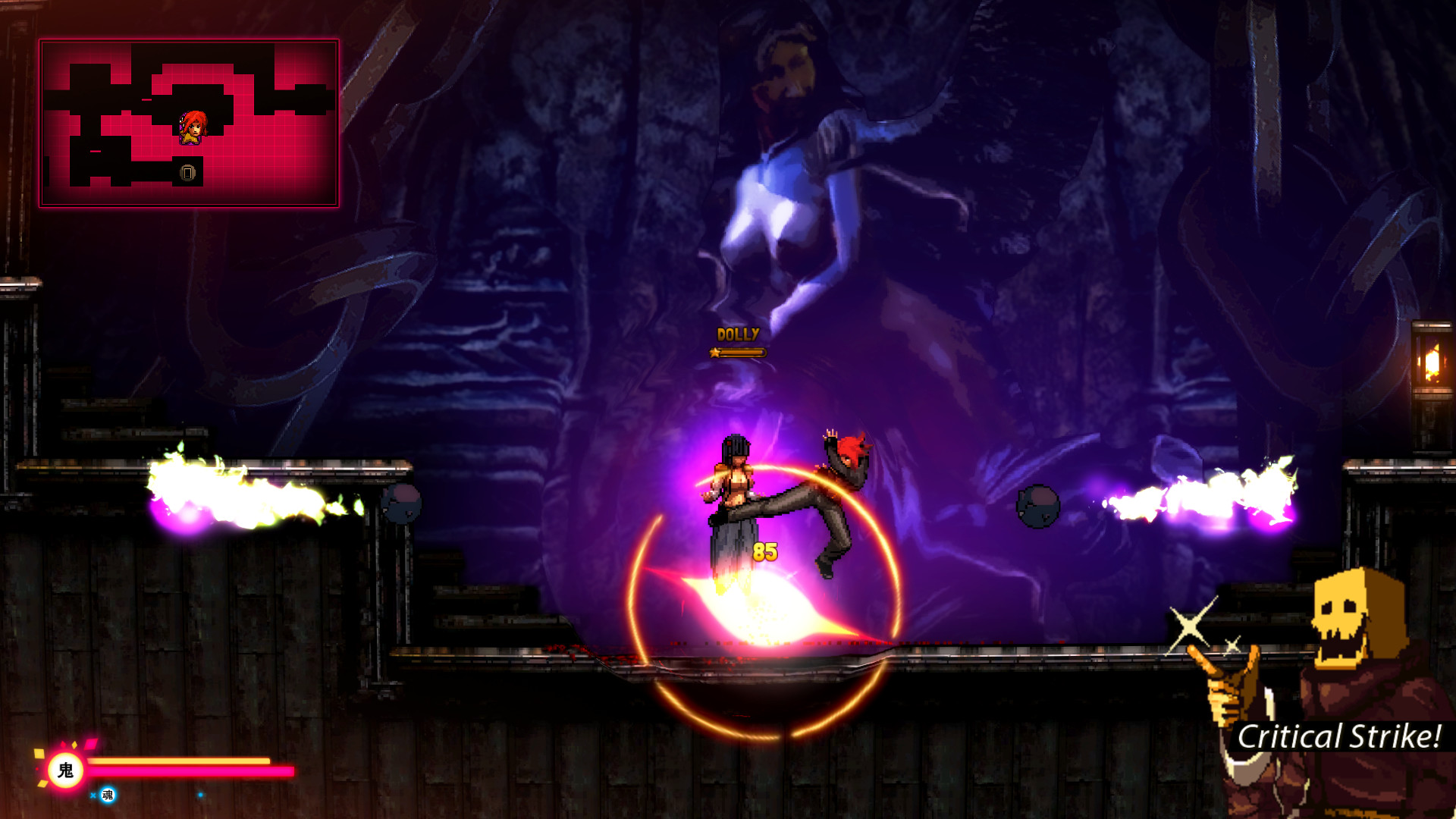Click the x multiplier symbol beside the soul icon
This screenshot has height=819, width=1456.
(x=93, y=796)
